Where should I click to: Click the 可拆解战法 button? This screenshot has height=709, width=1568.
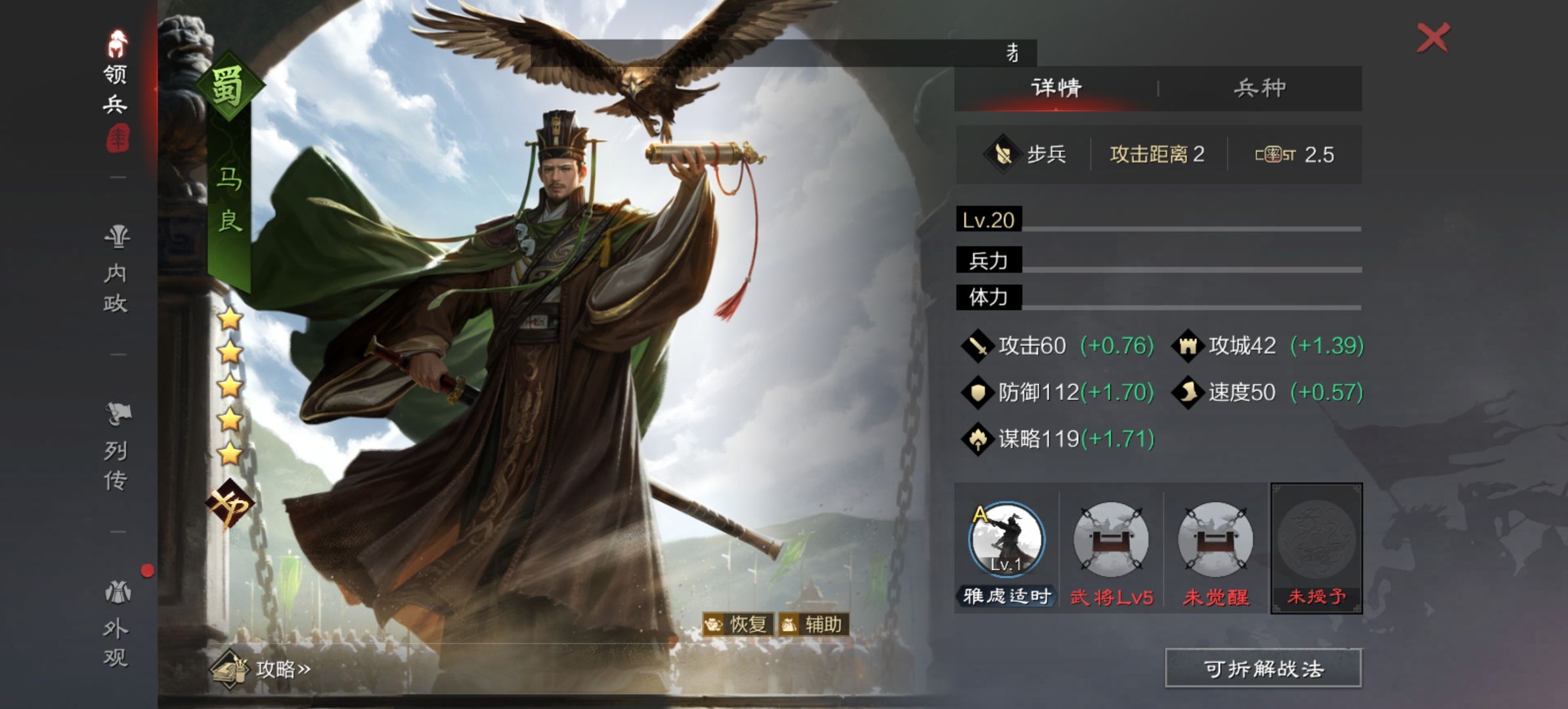pos(1263,669)
